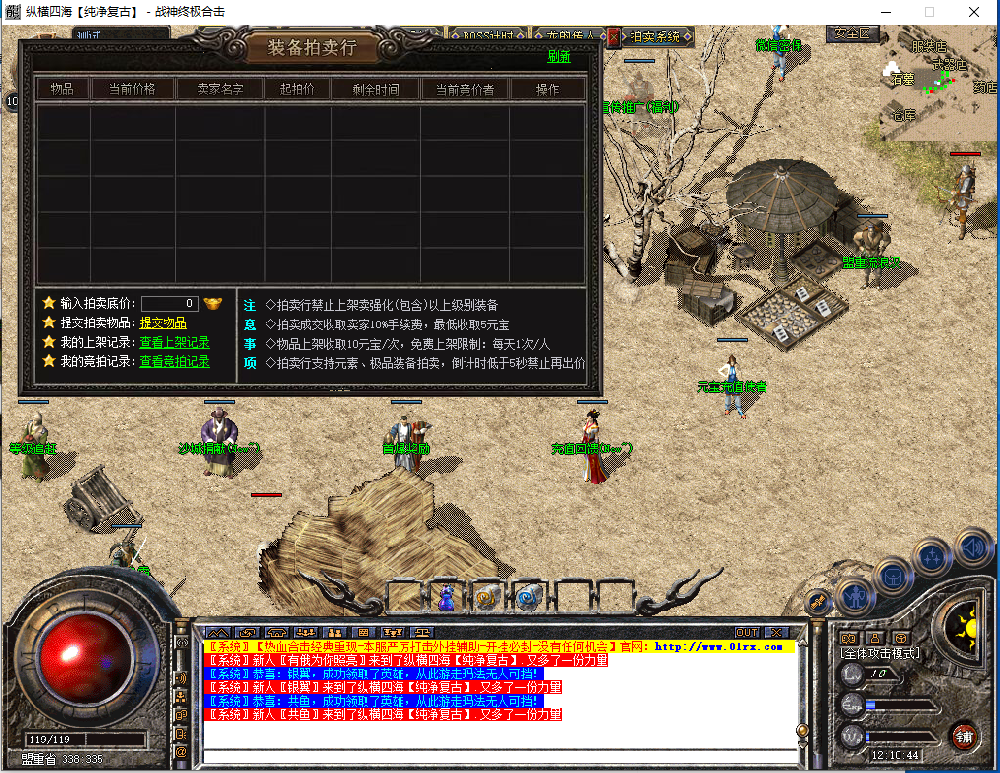
Task: Click the sun day-night indicator icon
Action: (965, 627)
